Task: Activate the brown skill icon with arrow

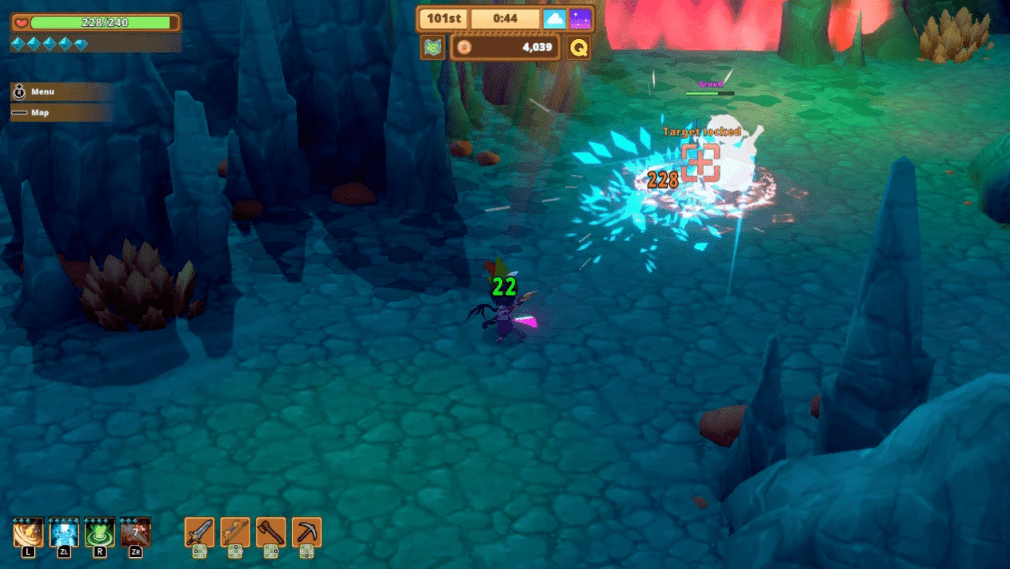Action: (x=135, y=531)
